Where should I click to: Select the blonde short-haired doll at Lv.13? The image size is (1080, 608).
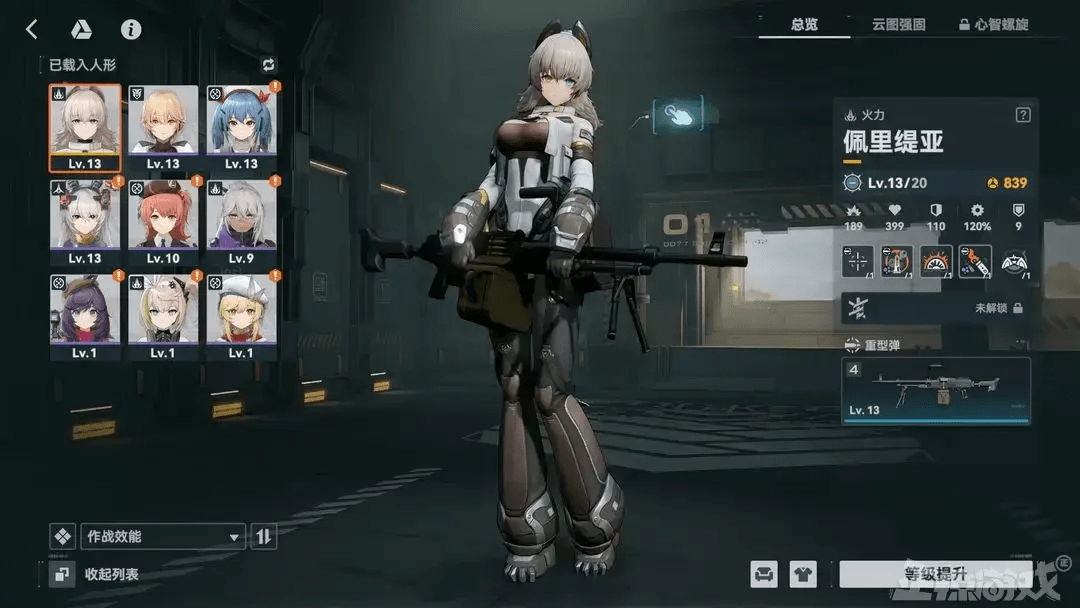pos(163,127)
